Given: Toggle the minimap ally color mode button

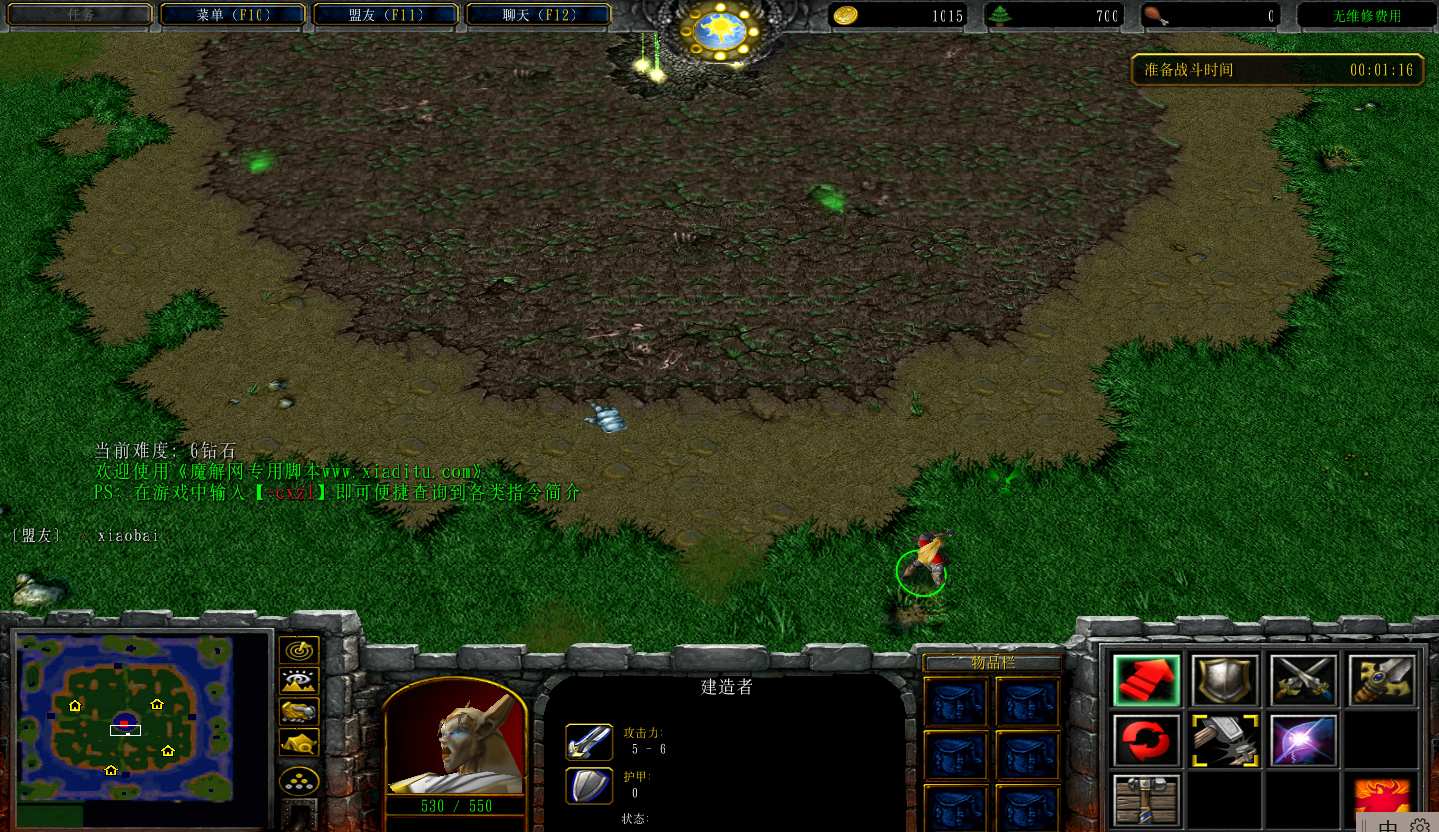Looking at the screenshot, I should click(299, 711).
